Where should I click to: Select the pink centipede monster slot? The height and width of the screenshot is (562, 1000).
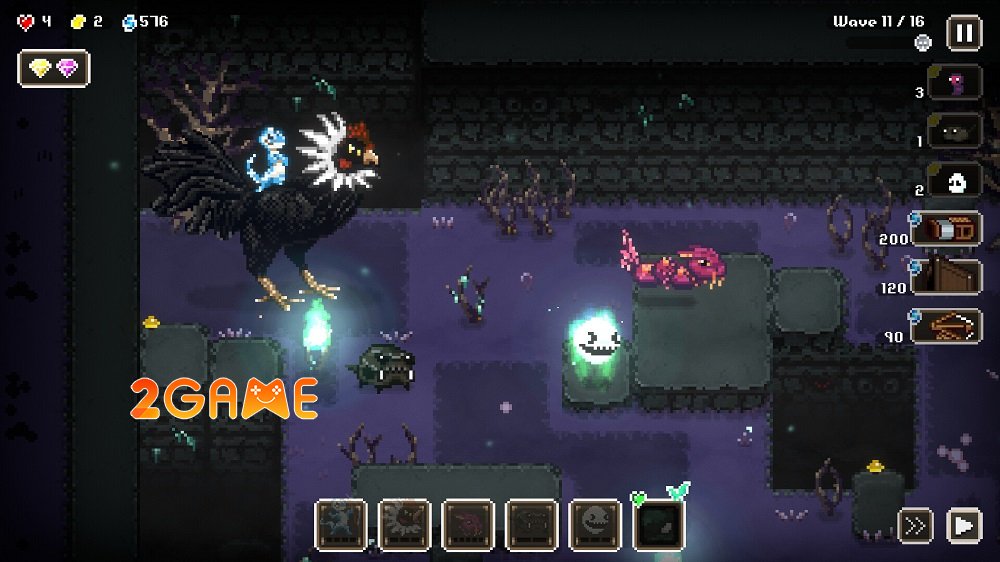468,525
